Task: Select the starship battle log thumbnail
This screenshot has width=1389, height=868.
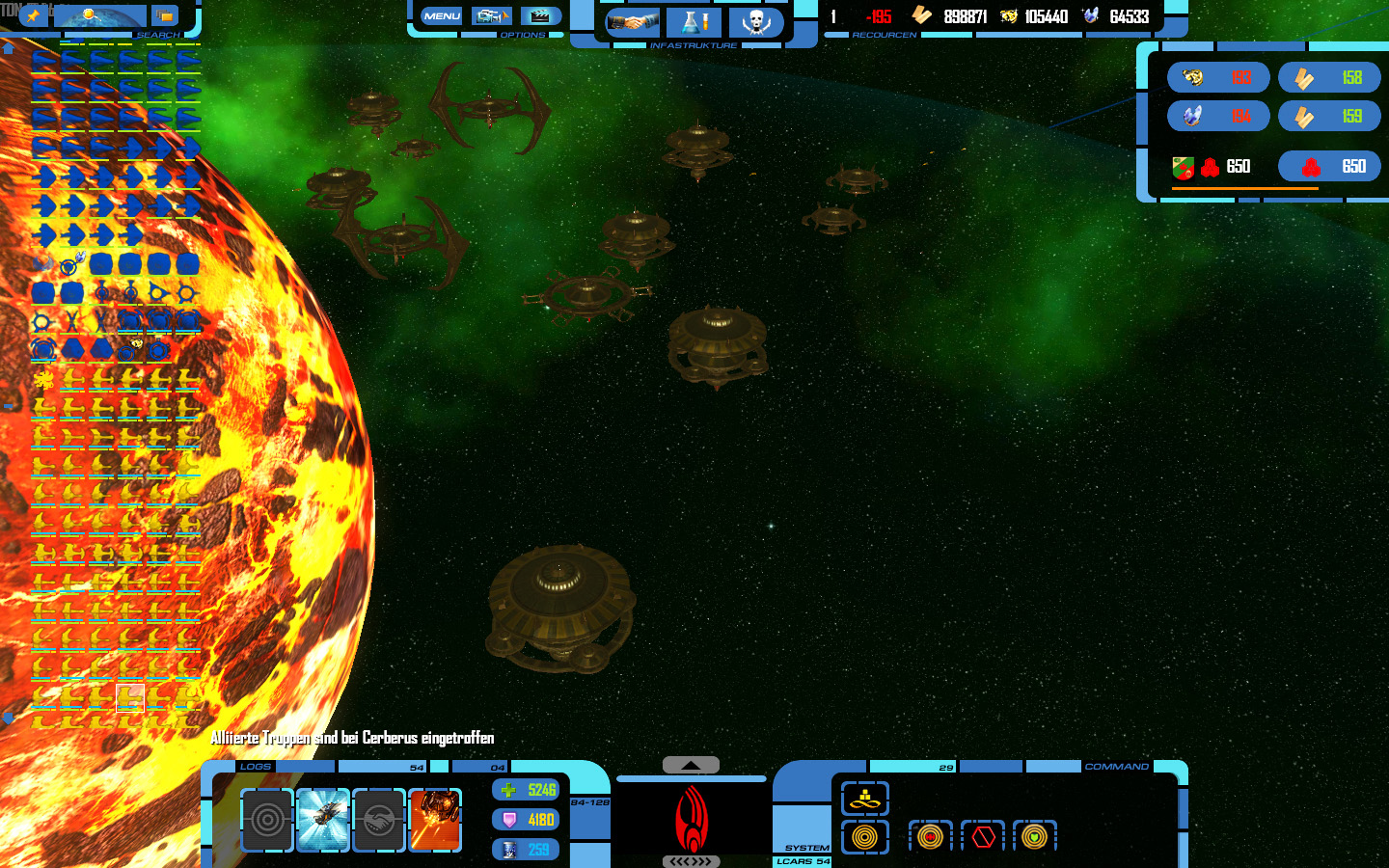Action: coord(323,820)
